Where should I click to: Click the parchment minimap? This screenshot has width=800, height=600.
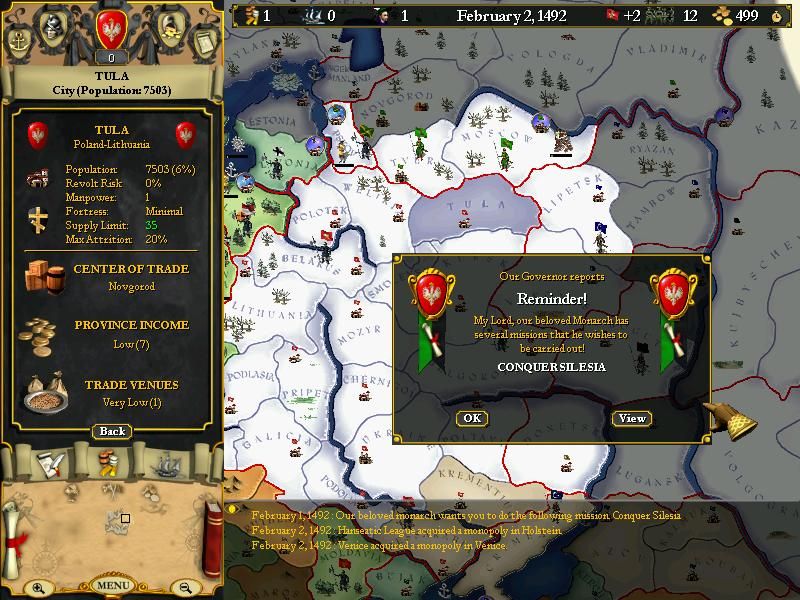pyautogui.click(x=112, y=522)
